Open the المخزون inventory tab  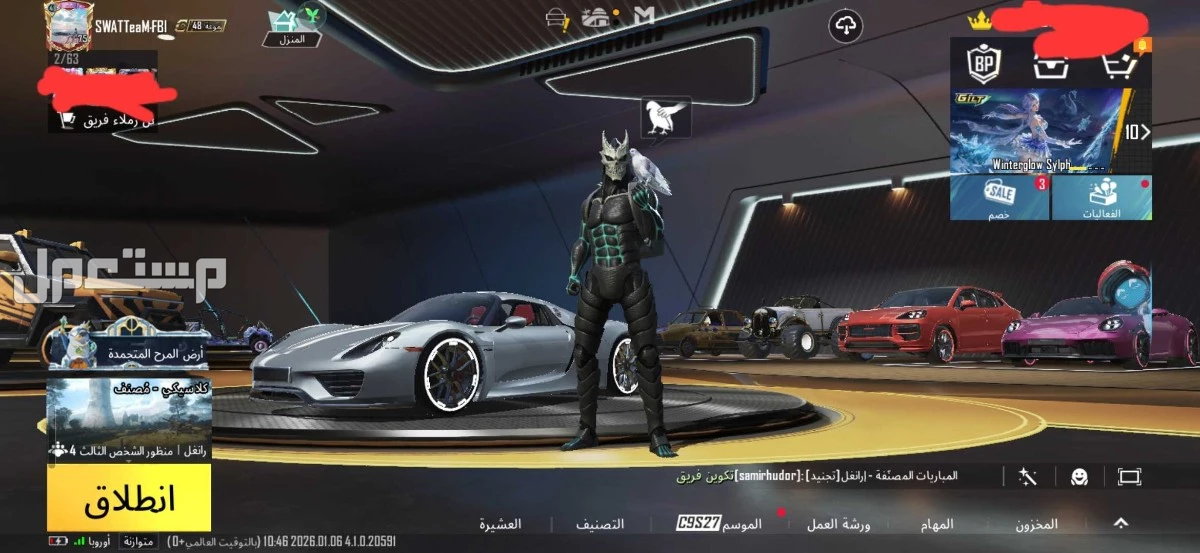pos(1036,524)
